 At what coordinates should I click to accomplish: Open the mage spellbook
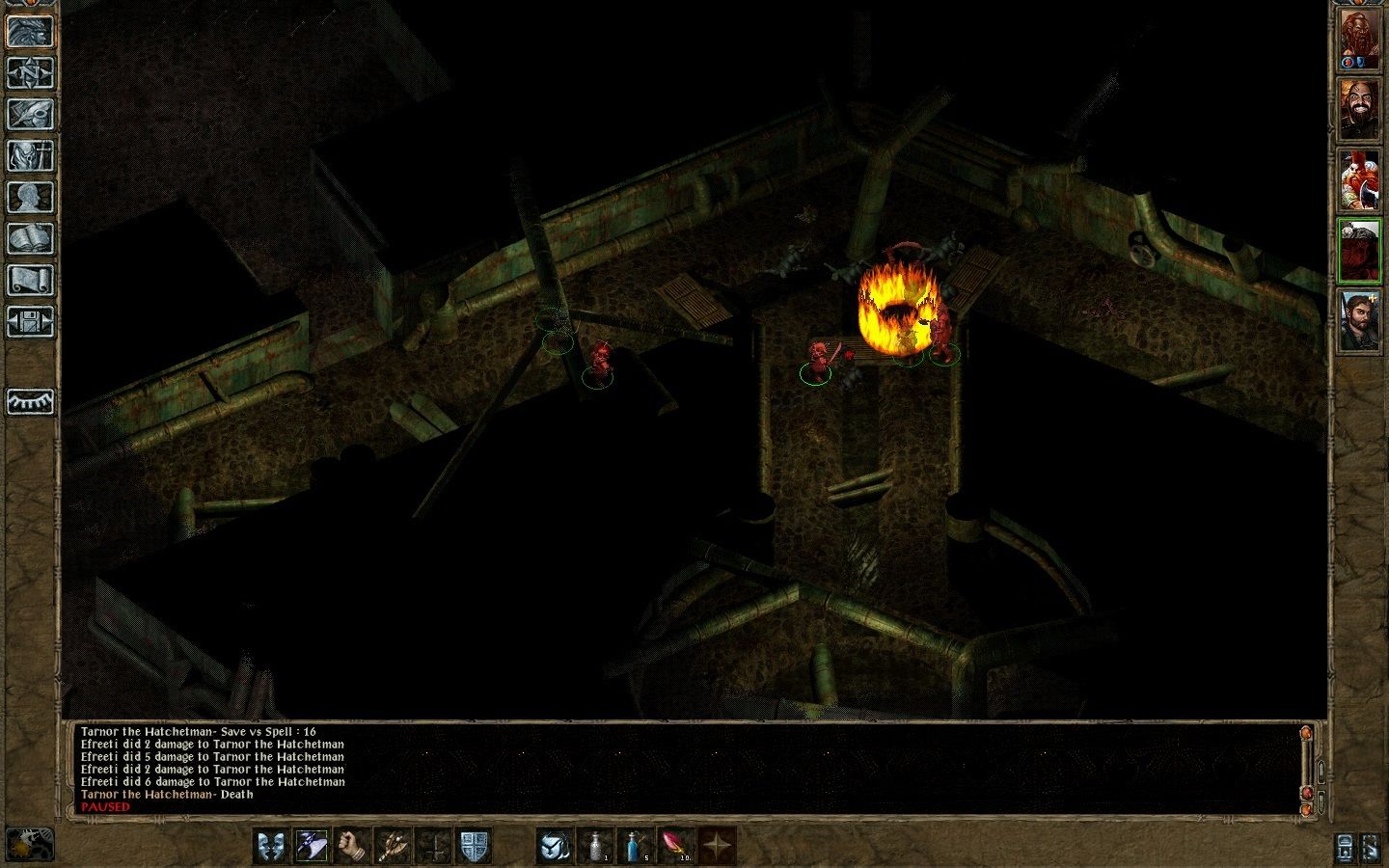point(30,238)
